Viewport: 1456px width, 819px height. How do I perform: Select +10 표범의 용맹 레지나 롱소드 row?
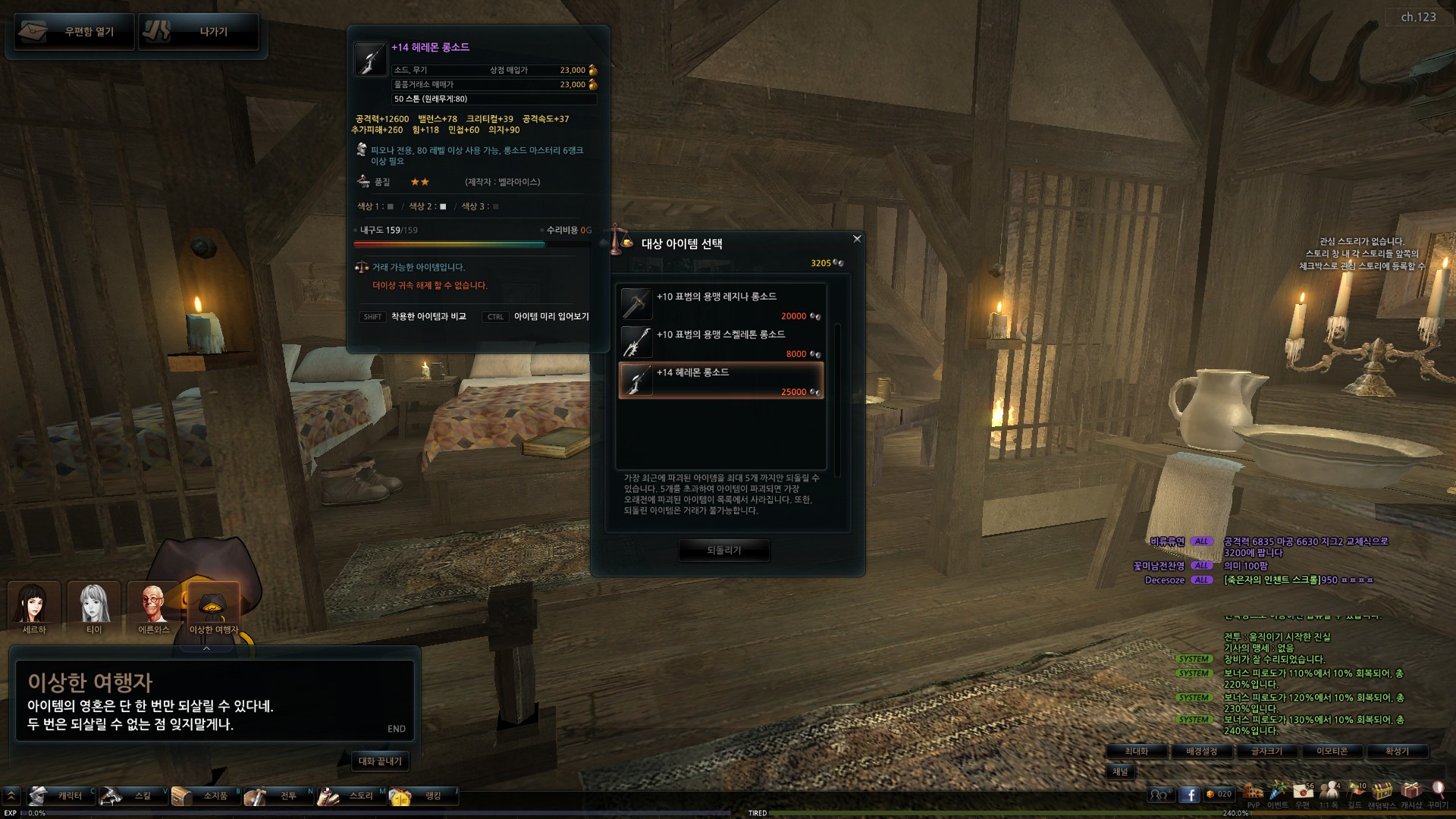point(720,304)
